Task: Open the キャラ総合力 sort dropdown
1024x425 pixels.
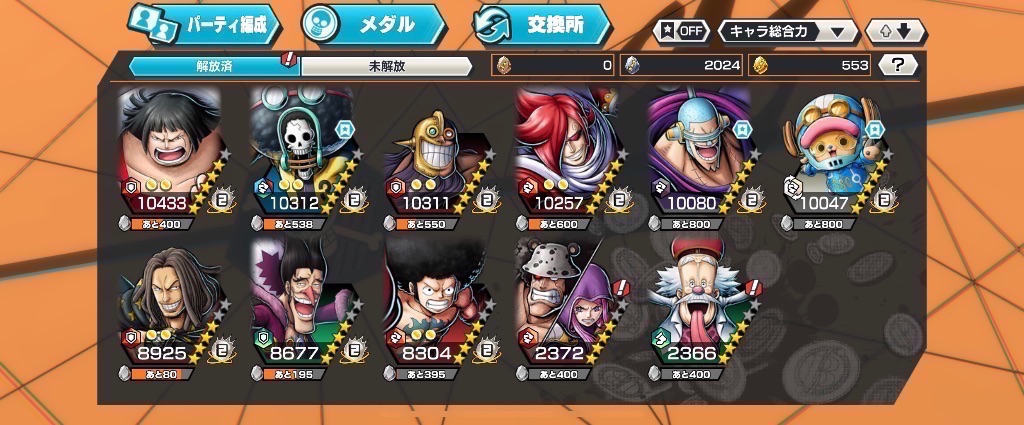Action: coord(789,30)
